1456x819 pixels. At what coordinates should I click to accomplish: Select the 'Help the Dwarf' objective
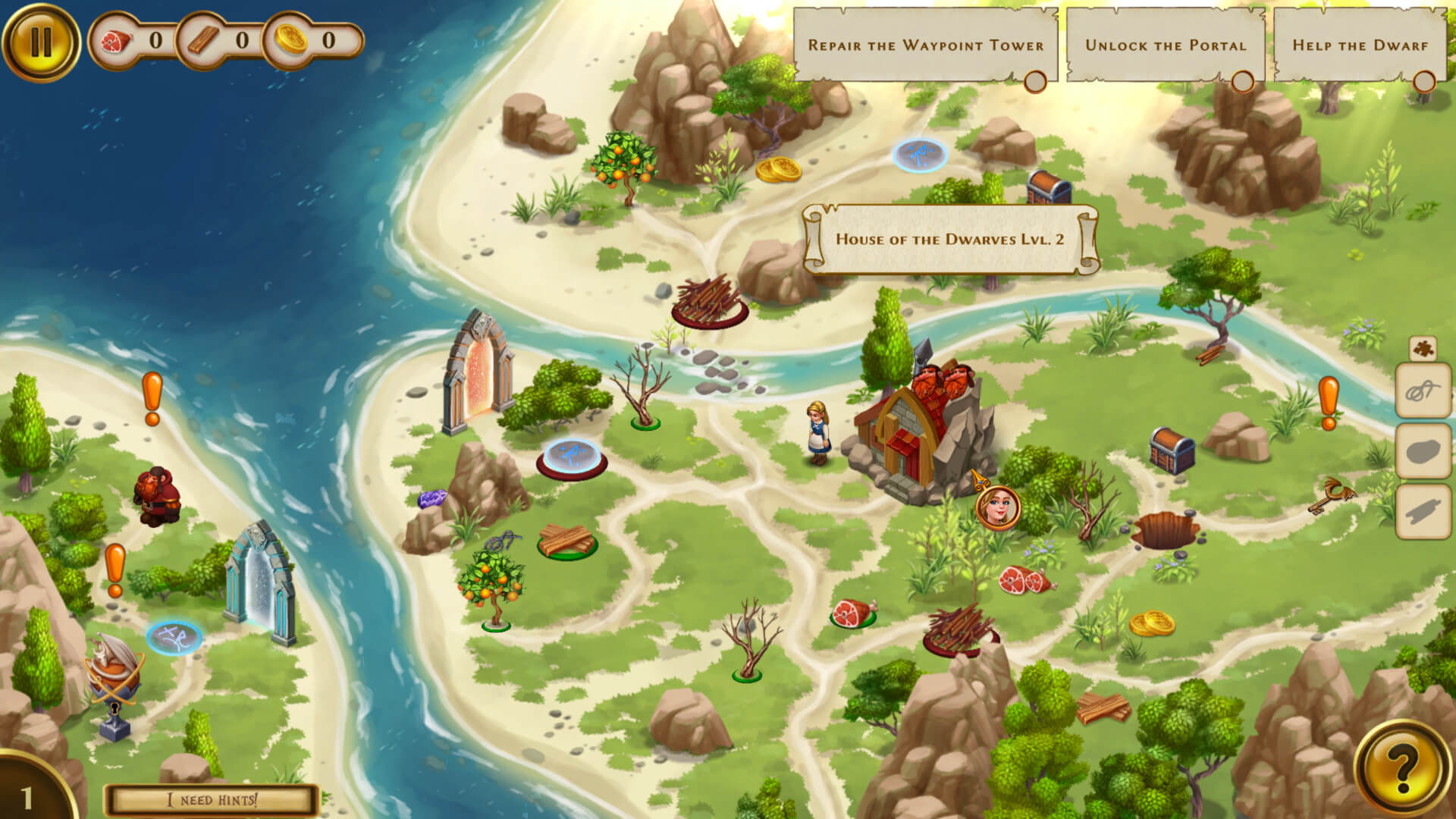(x=1360, y=45)
